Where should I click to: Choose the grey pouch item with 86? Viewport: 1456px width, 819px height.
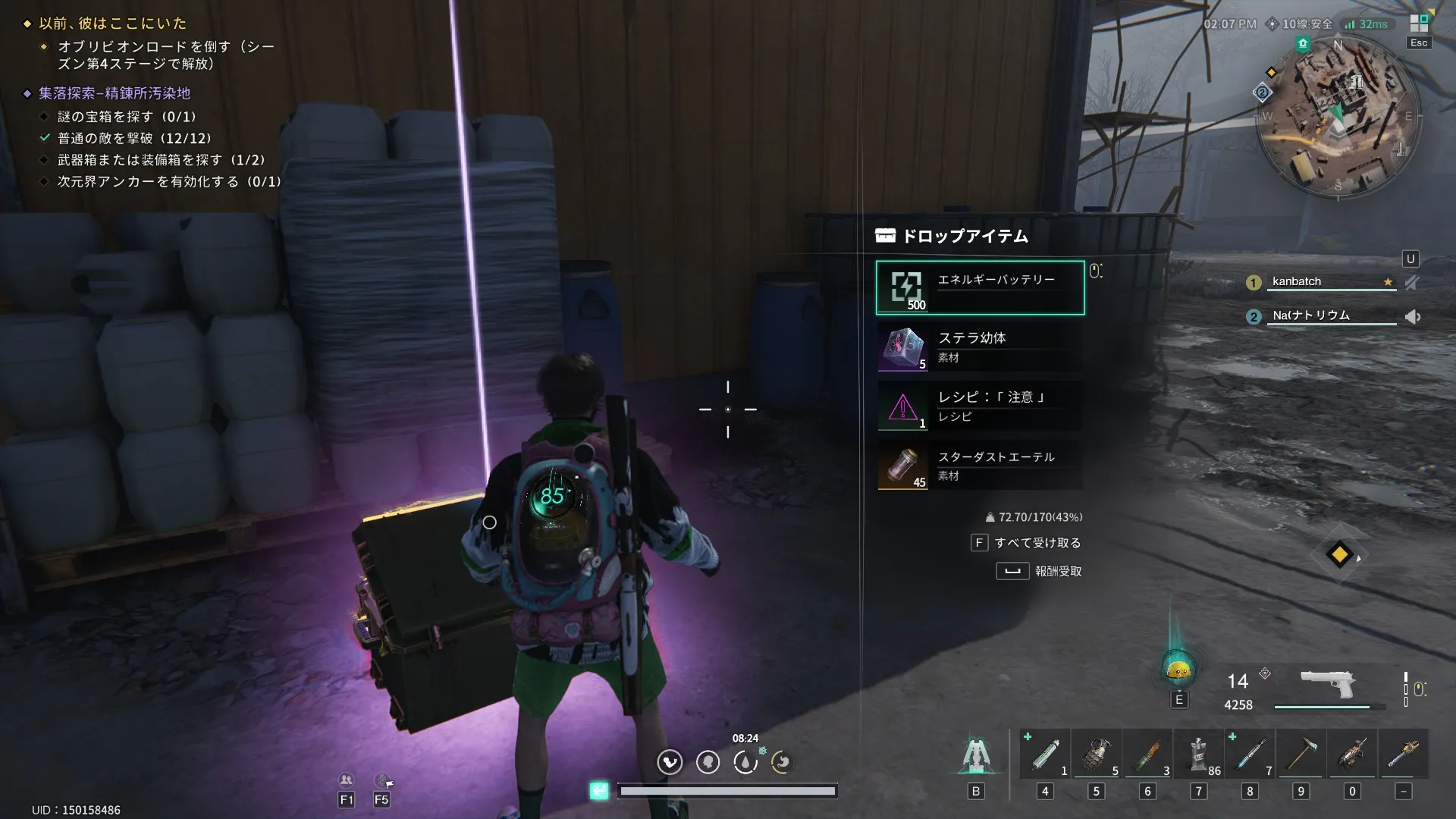tap(1199, 755)
